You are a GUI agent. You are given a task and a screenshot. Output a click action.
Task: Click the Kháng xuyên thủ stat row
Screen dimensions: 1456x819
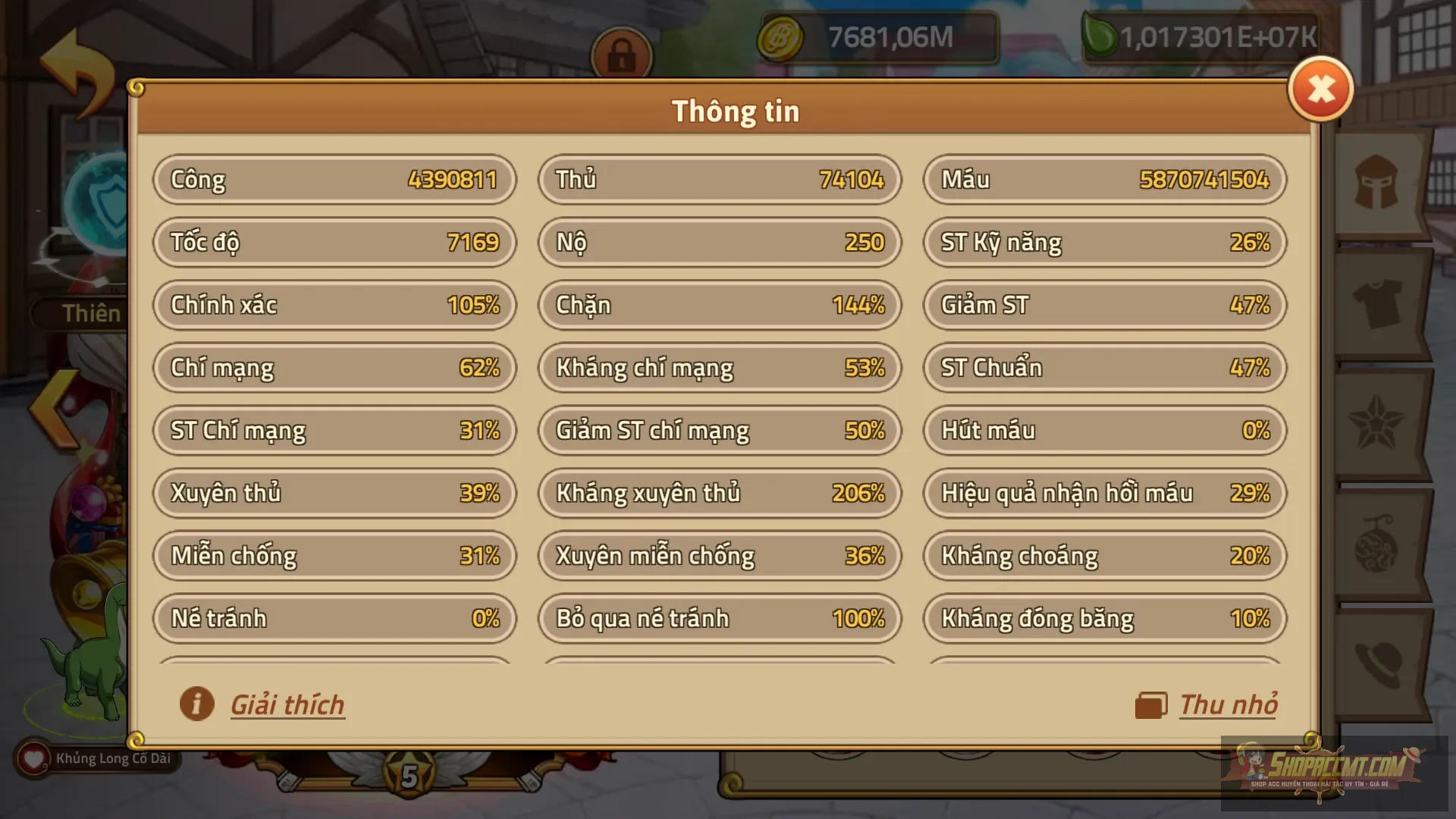(719, 493)
